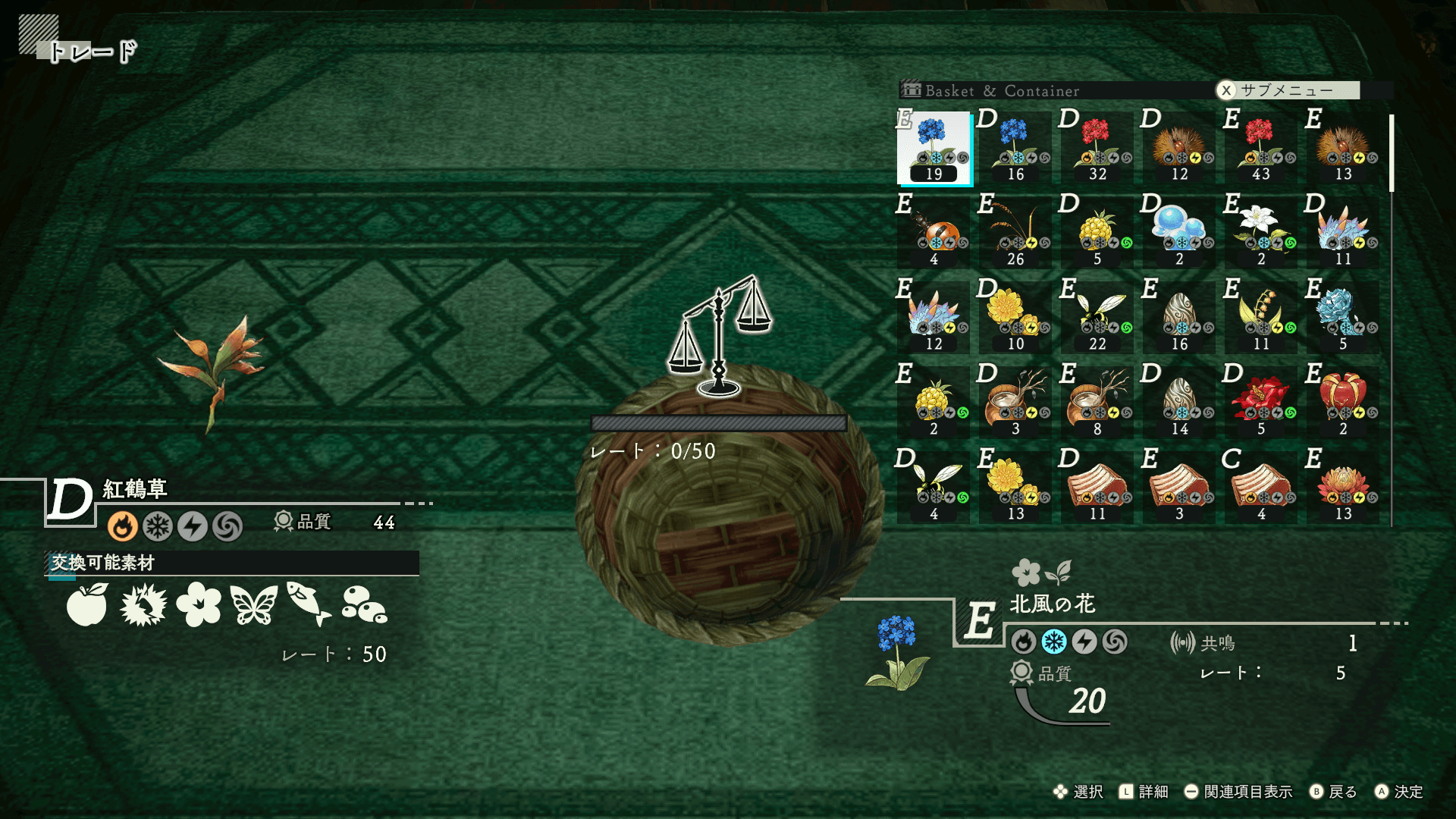The width and height of the screenshot is (1456, 819).
Task: Choose the D-rank blue flower stack of 16
Action: click(x=1016, y=149)
